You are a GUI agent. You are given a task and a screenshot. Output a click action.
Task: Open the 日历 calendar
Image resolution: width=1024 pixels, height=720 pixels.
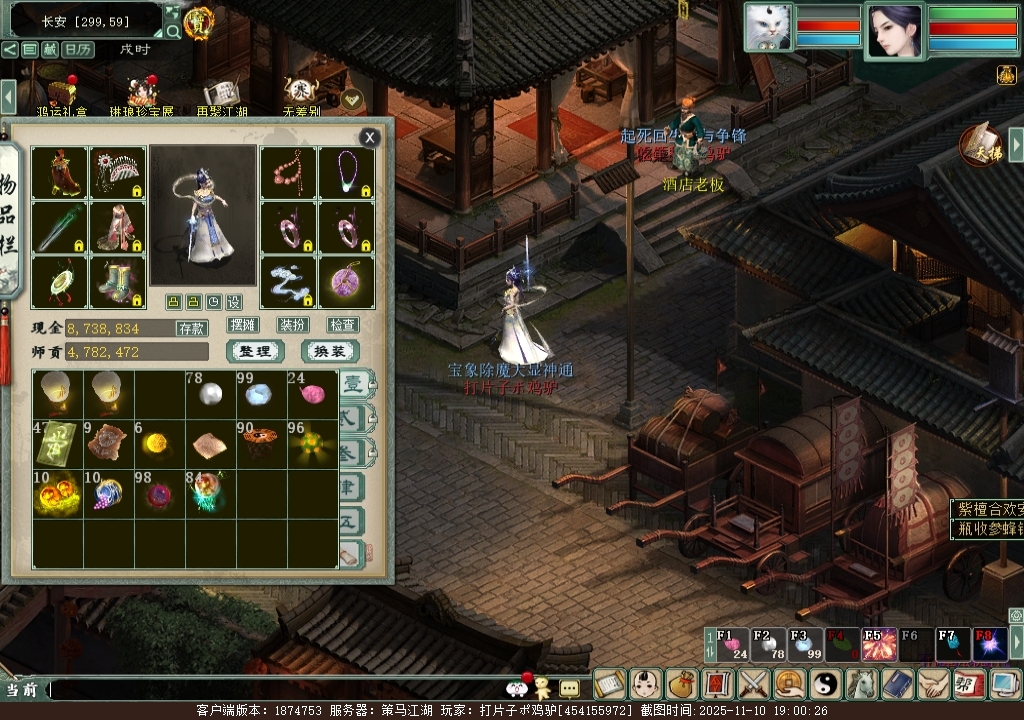(77, 49)
